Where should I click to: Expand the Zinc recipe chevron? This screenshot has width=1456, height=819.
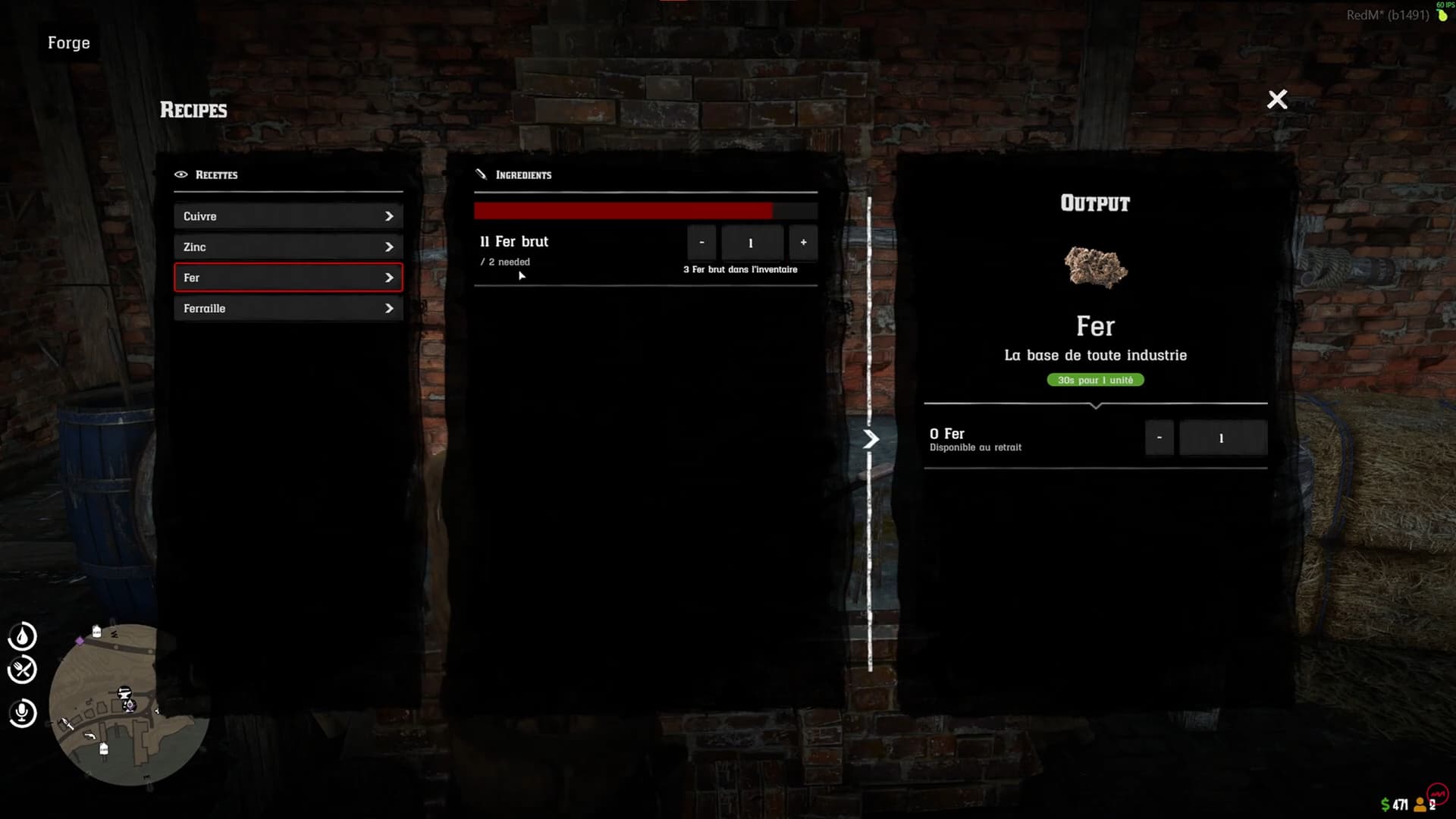[389, 246]
